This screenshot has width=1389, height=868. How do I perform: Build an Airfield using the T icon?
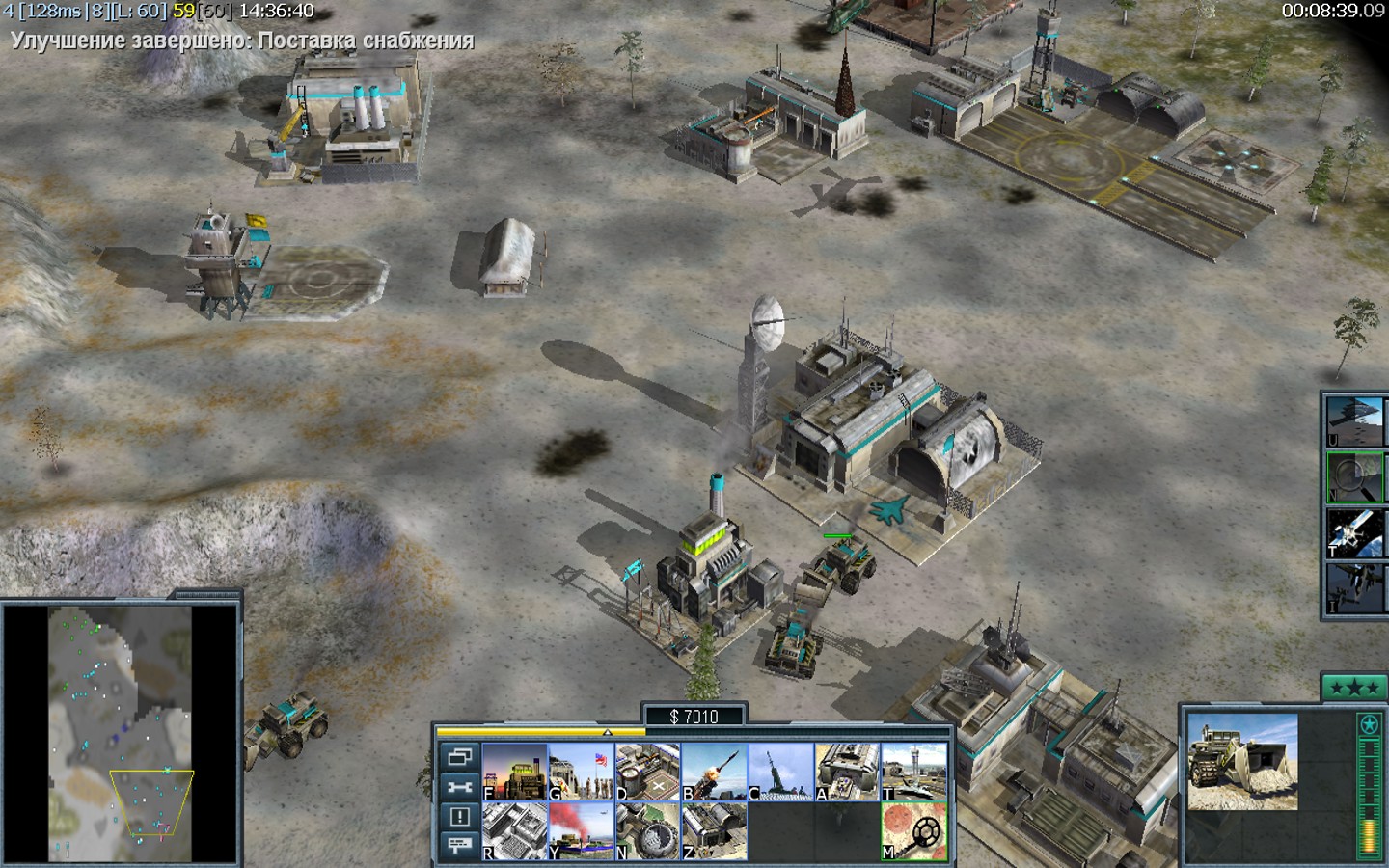[913, 772]
